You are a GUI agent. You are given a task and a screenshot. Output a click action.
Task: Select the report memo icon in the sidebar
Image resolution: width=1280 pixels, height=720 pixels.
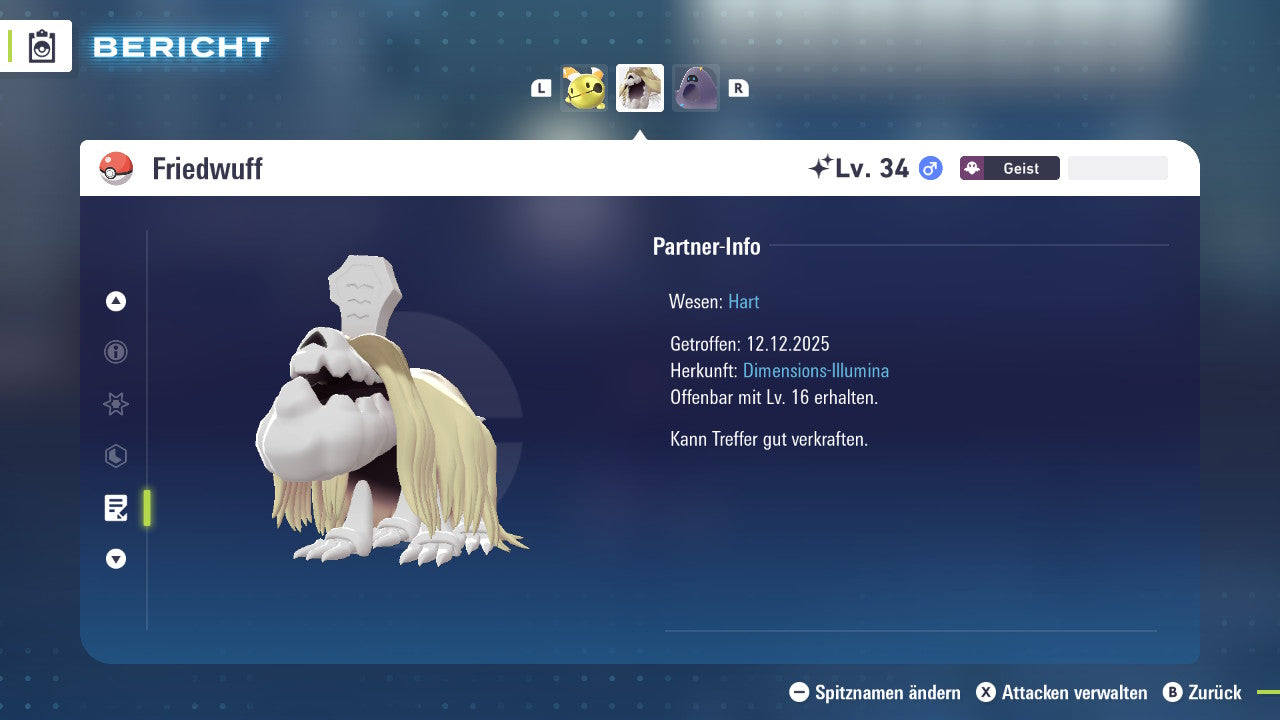[x=115, y=507]
